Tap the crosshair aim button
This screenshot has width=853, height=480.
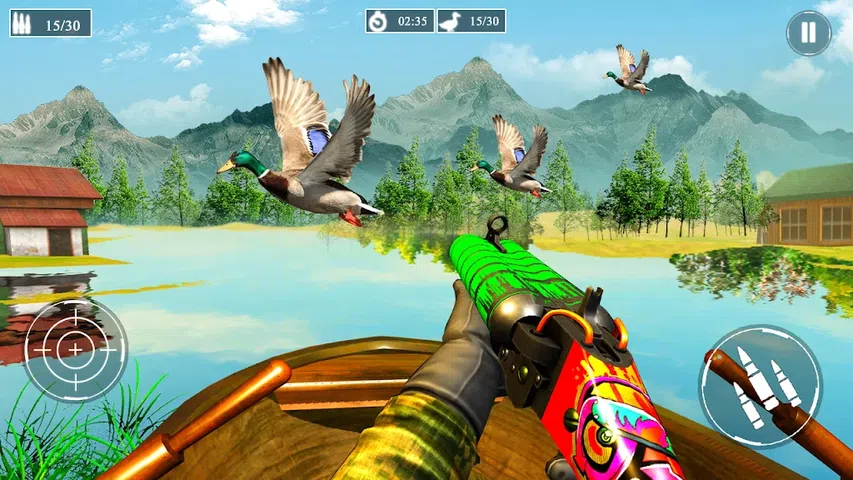coord(75,348)
